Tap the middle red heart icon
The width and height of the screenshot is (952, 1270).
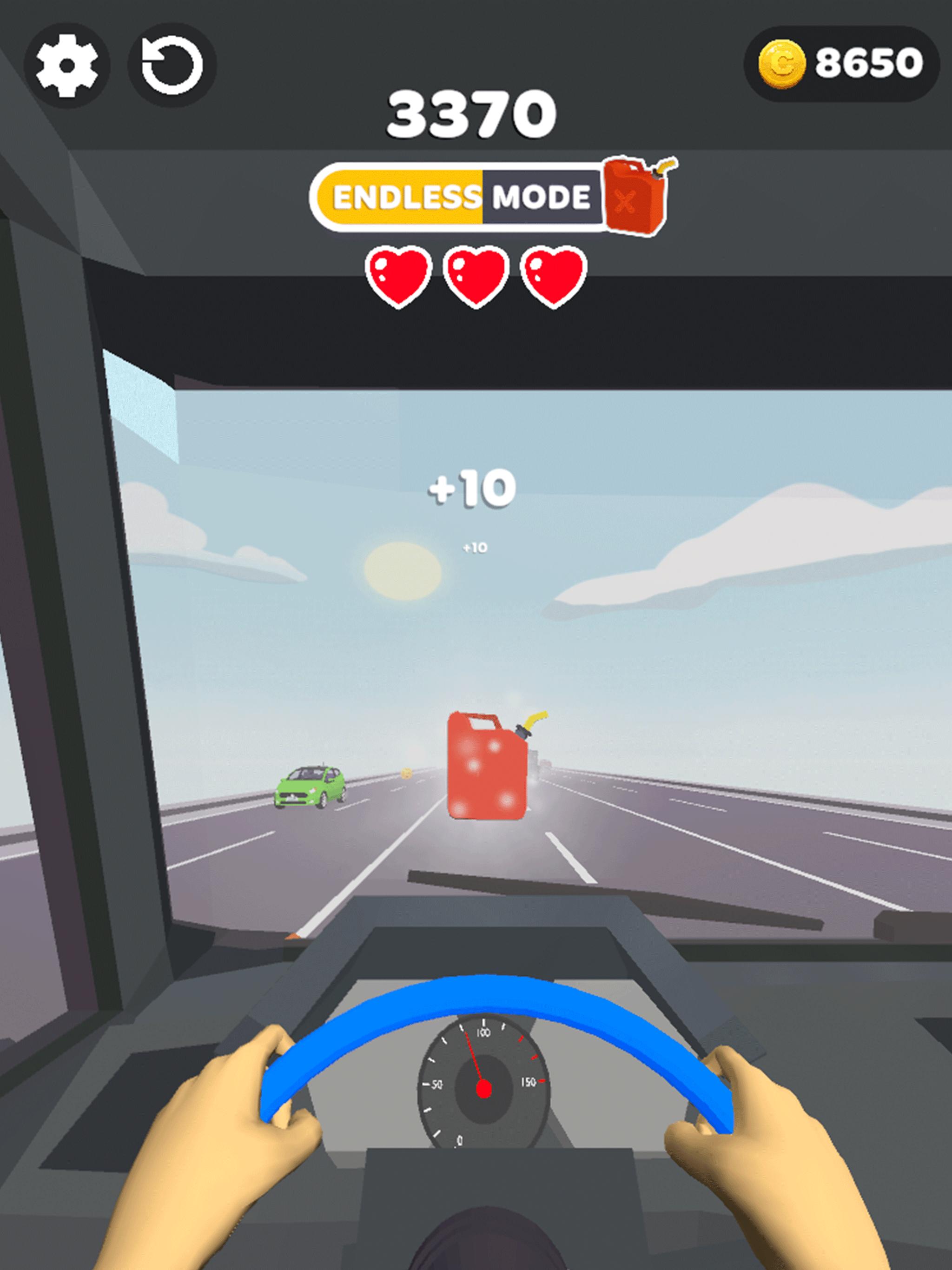[x=476, y=276]
